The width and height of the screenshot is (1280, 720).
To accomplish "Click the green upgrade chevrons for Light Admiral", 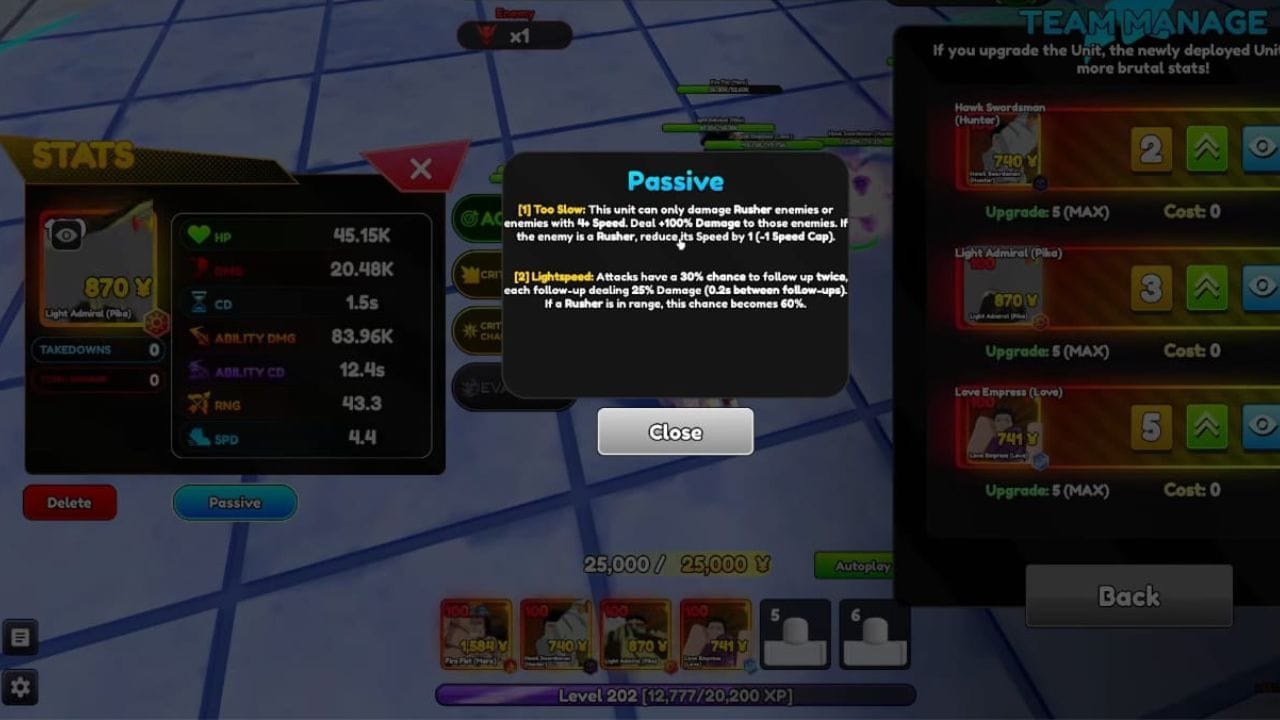I will pyautogui.click(x=1205, y=288).
